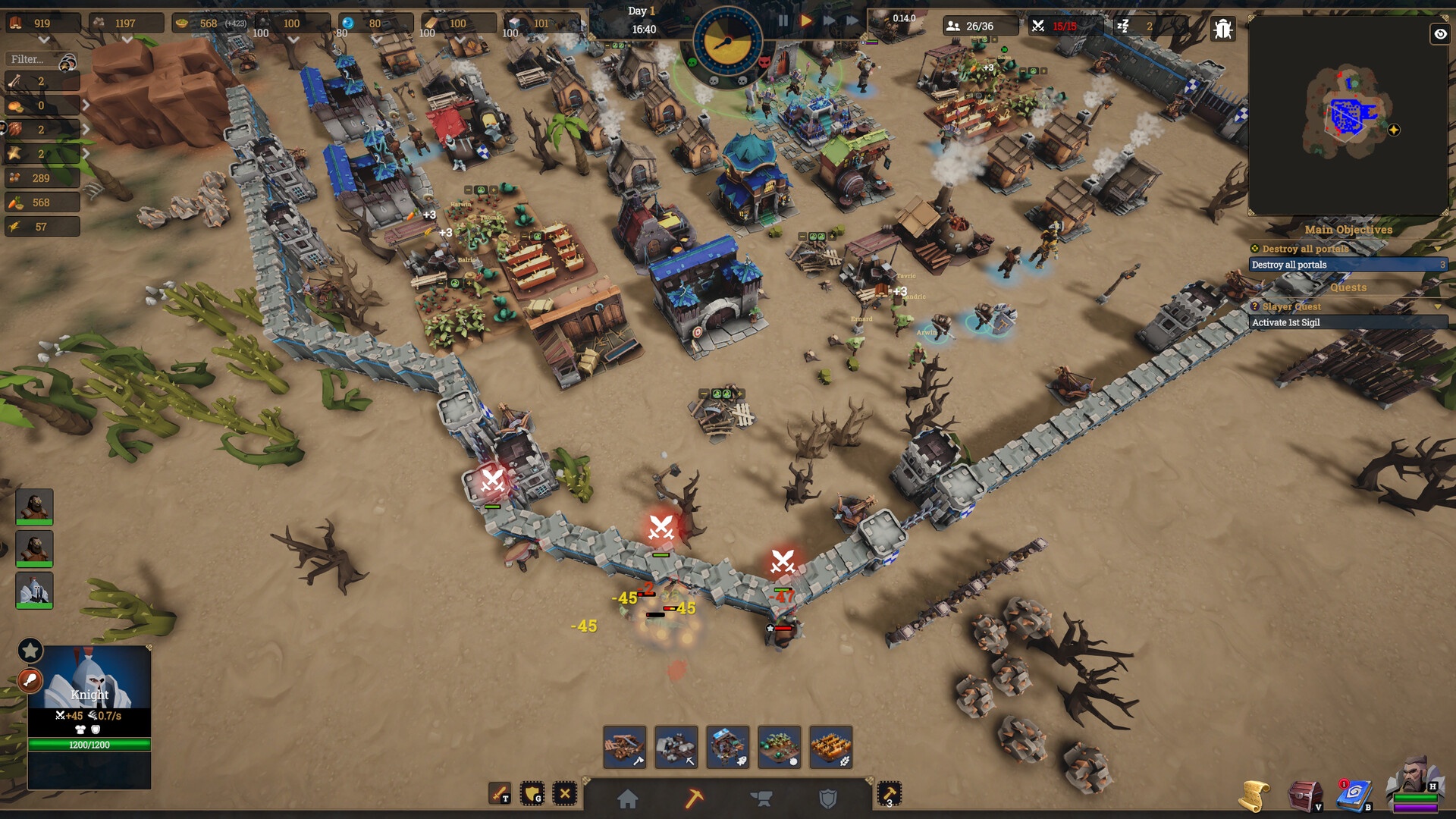Viewport: 1456px width, 819px height.
Task: Switch to the shield defense tab
Action: click(827, 799)
